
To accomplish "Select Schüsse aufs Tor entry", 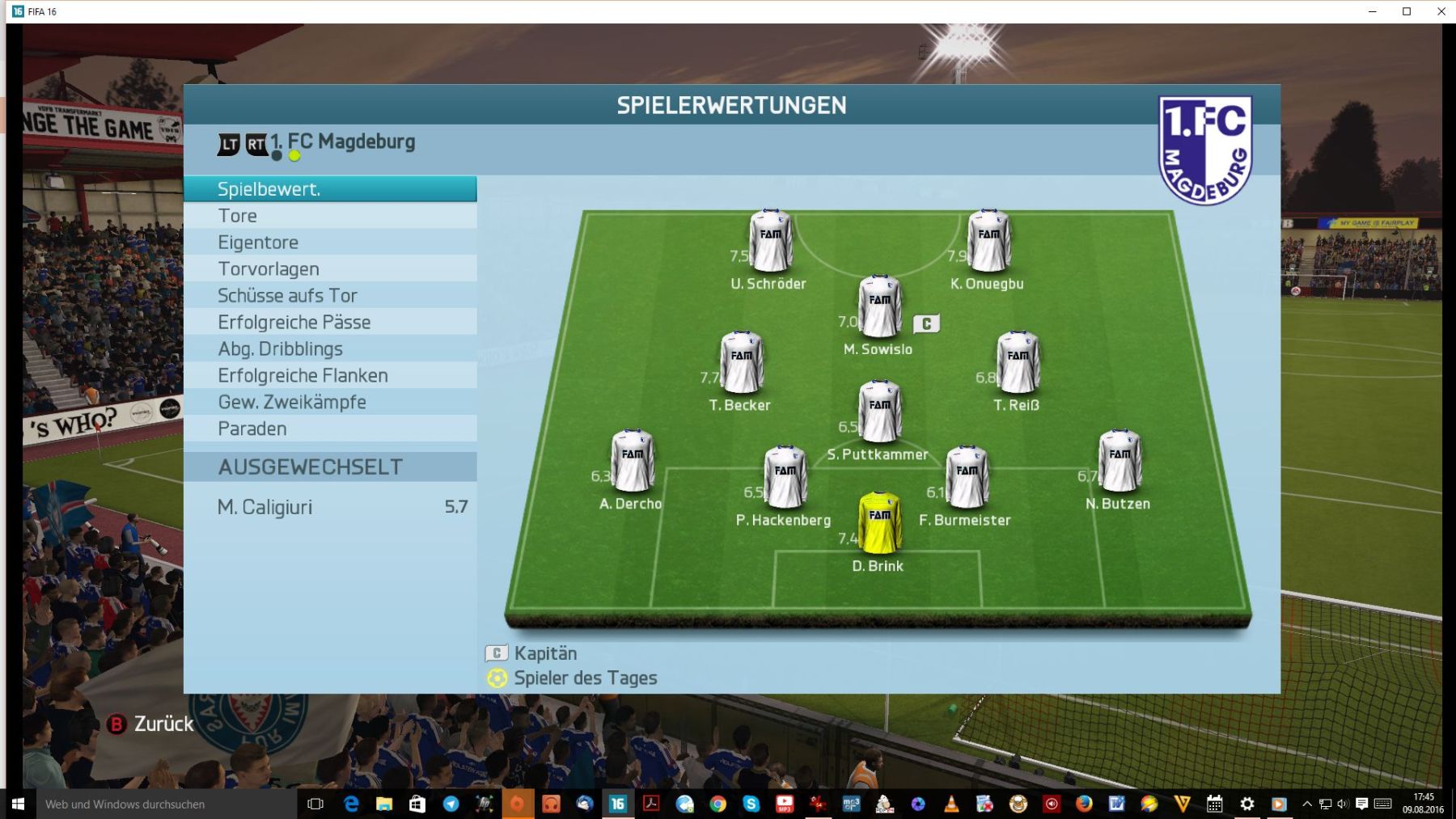I will pos(329,296).
